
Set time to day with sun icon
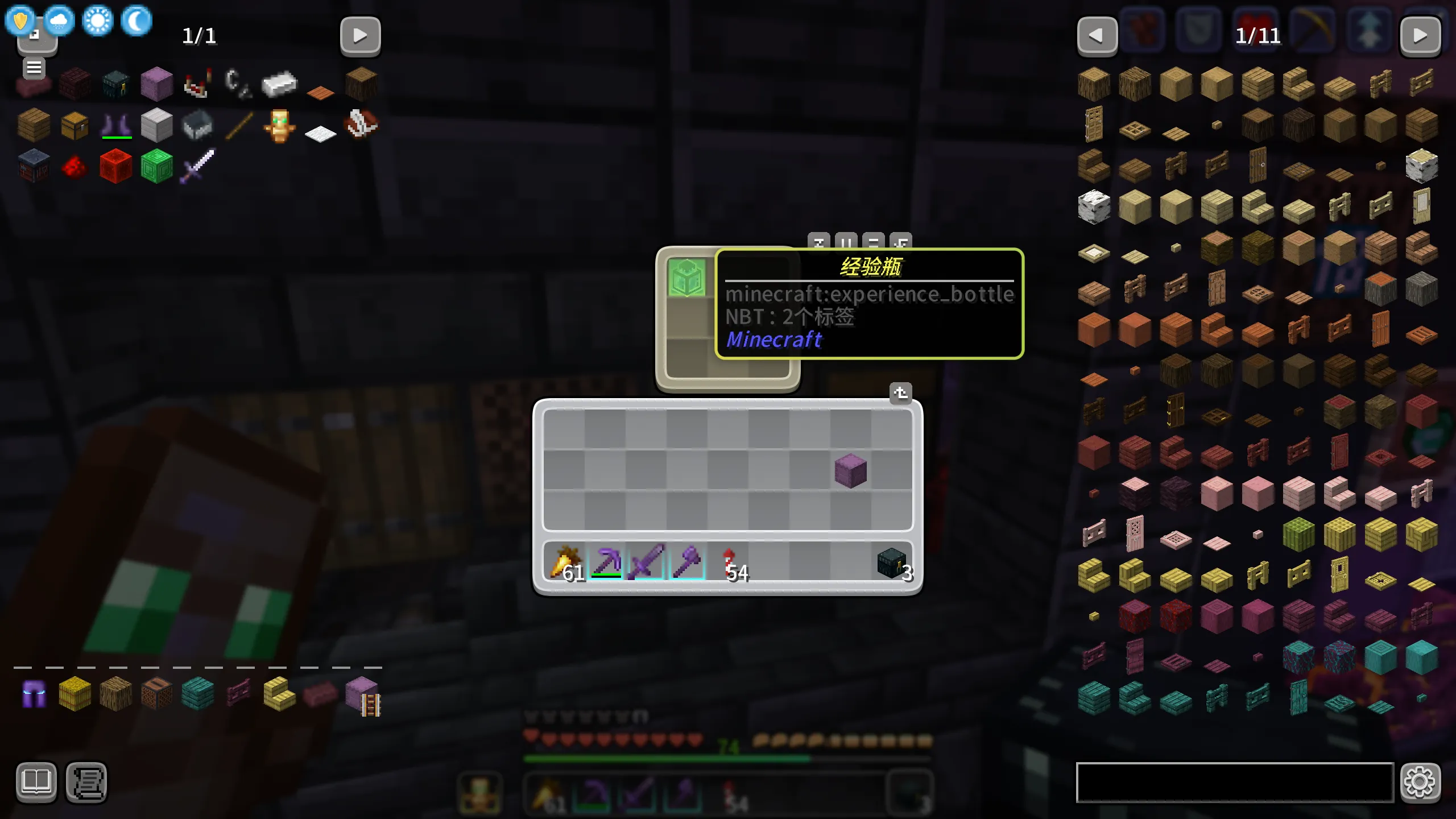click(x=98, y=22)
